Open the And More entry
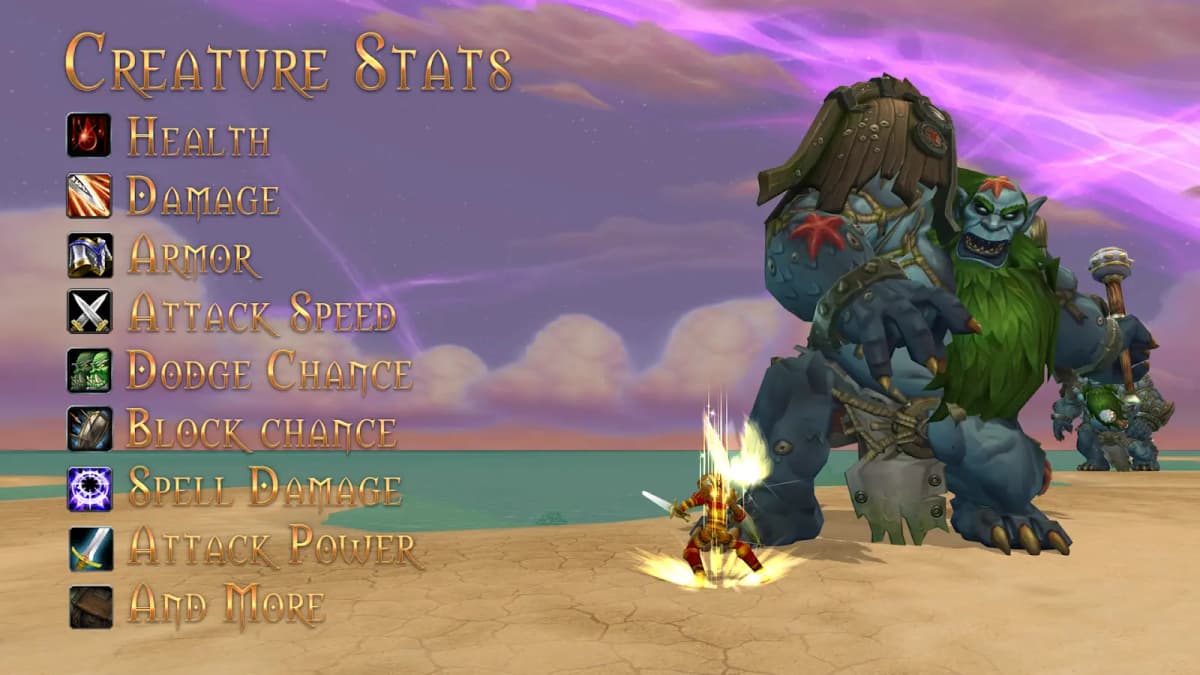This screenshot has height=675, width=1200. coord(225,606)
